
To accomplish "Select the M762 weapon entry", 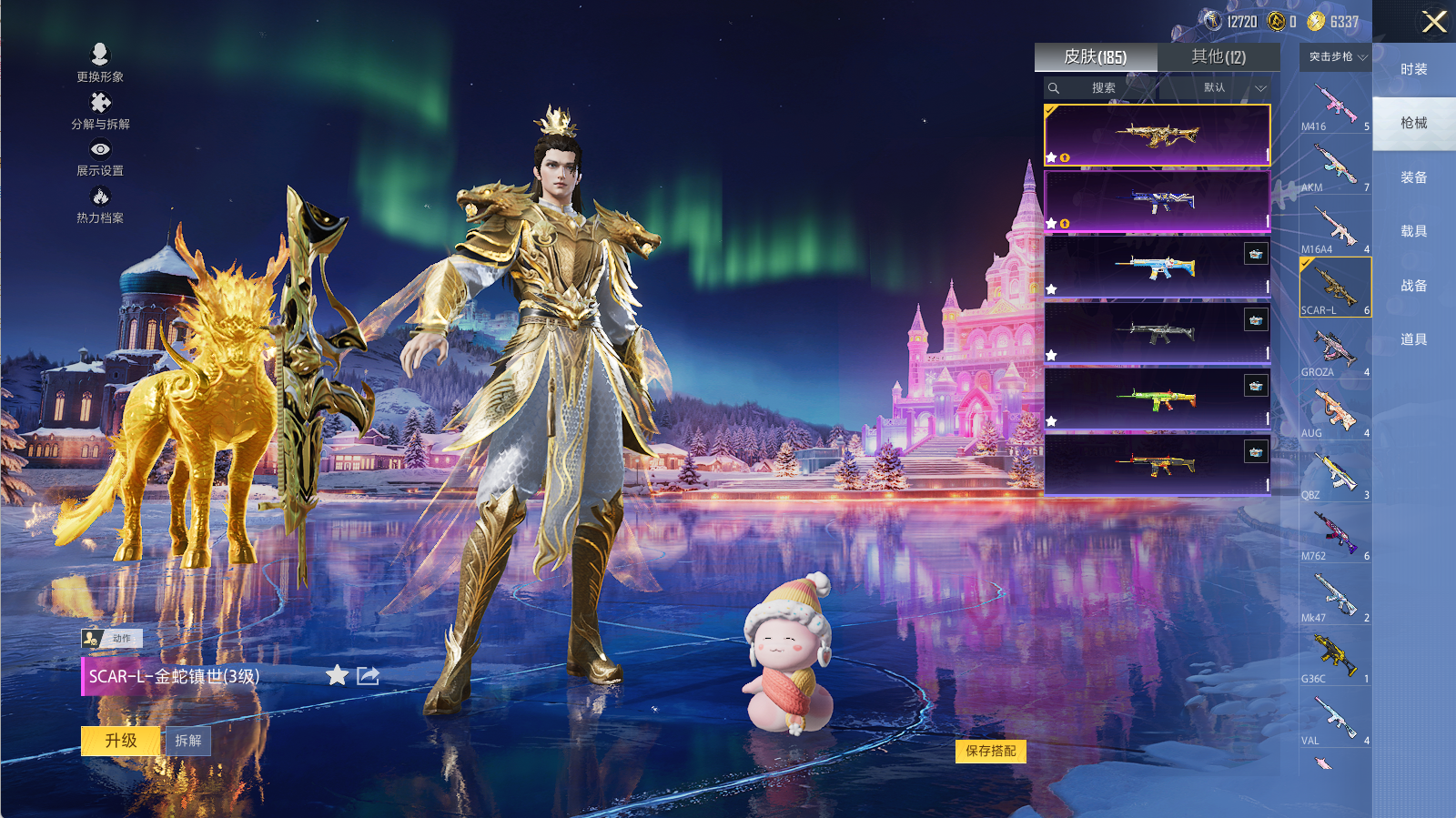I will pos(1334,535).
